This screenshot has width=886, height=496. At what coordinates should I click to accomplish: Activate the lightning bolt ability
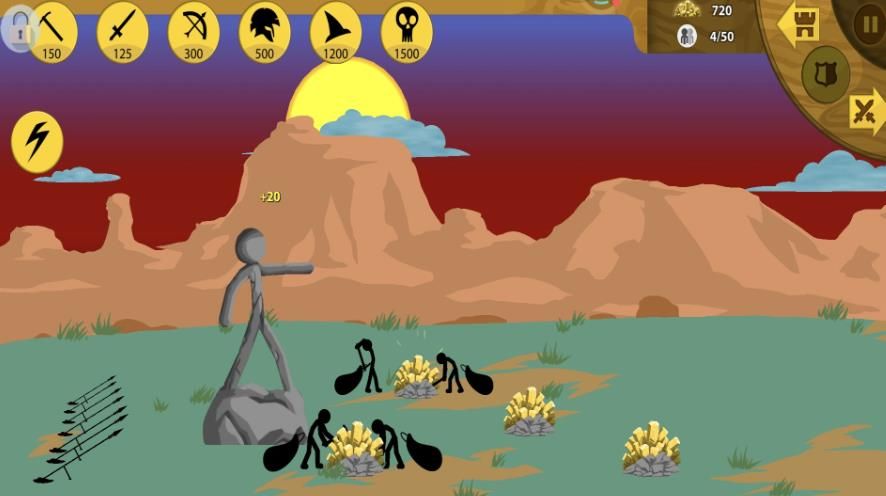pyautogui.click(x=37, y=141)
